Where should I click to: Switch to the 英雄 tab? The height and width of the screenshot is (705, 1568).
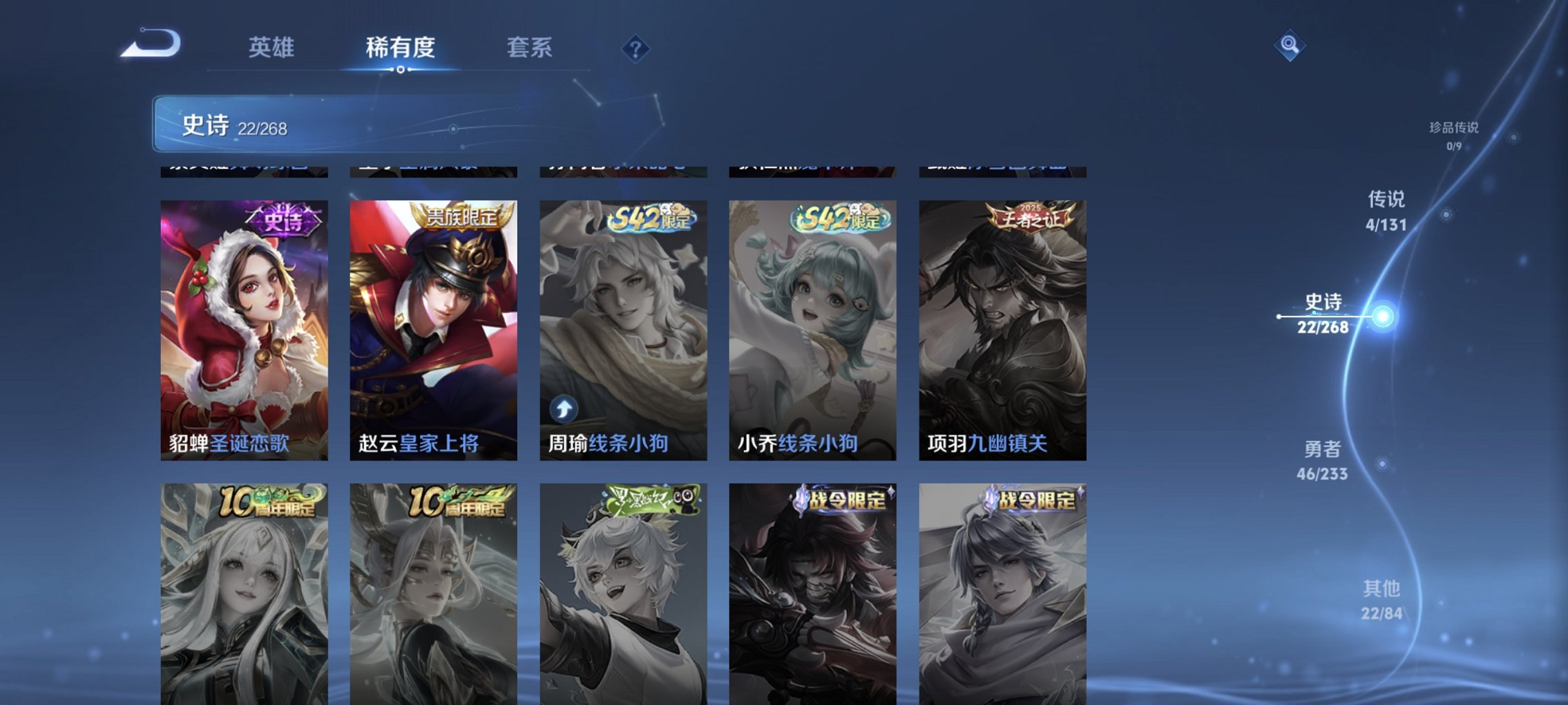(273, 48)
